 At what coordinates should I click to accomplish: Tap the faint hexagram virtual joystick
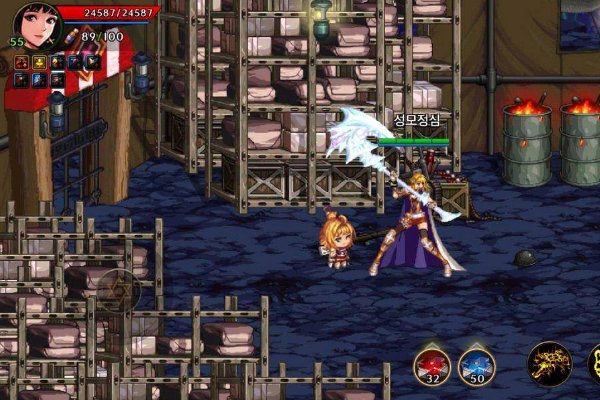[118, 289]
